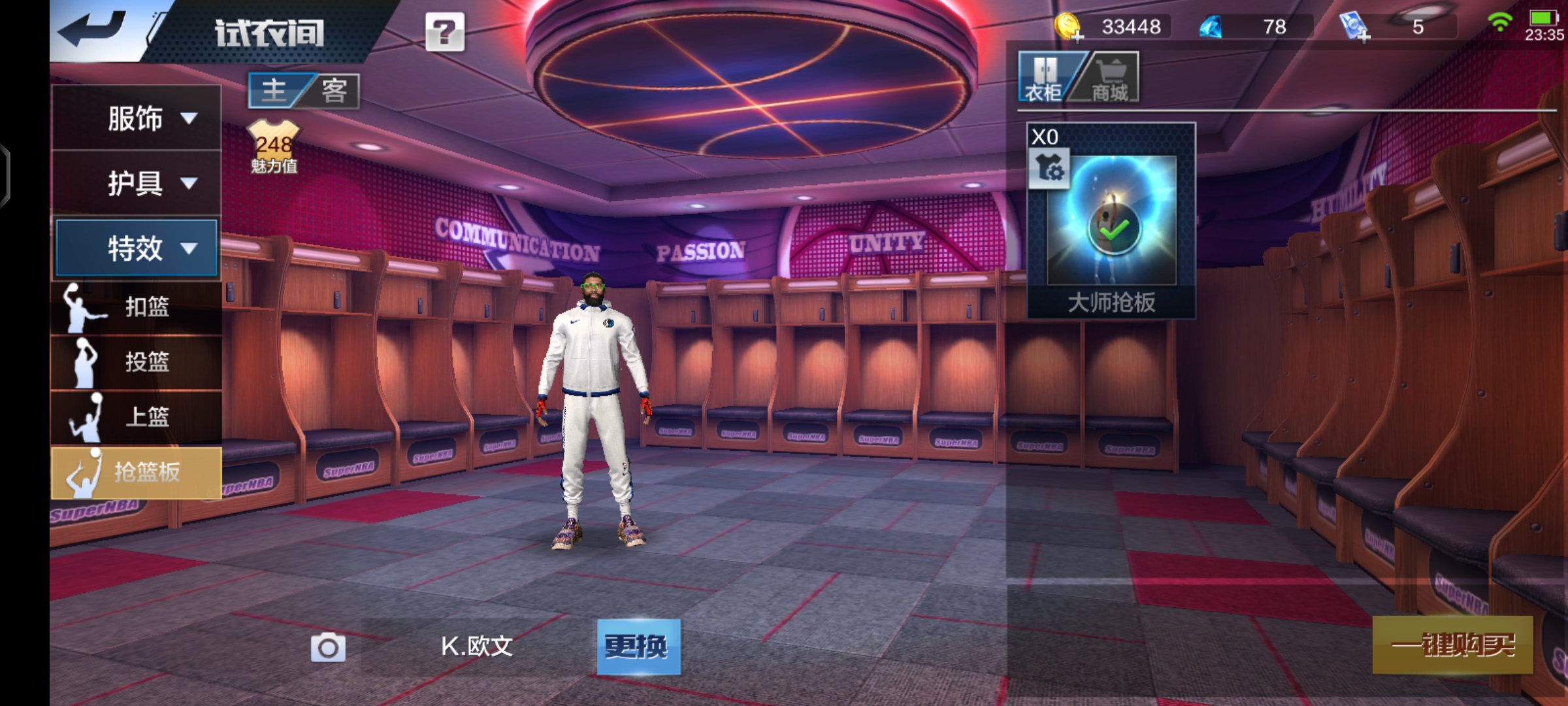Select the 大师抢板 effect item
The width and height of the screenshot is (1568, 706).
(x=1111, y=221)
